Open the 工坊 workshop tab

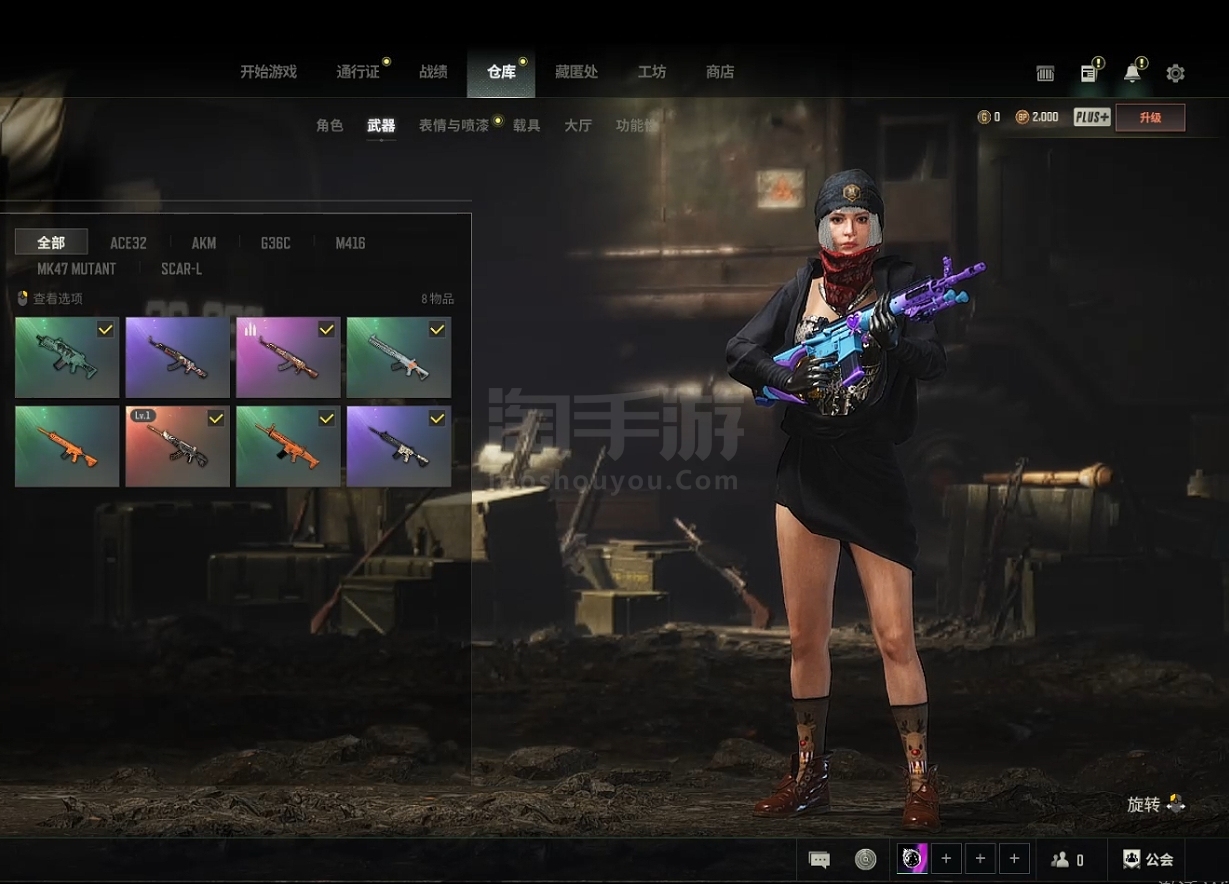pos(652,72)
